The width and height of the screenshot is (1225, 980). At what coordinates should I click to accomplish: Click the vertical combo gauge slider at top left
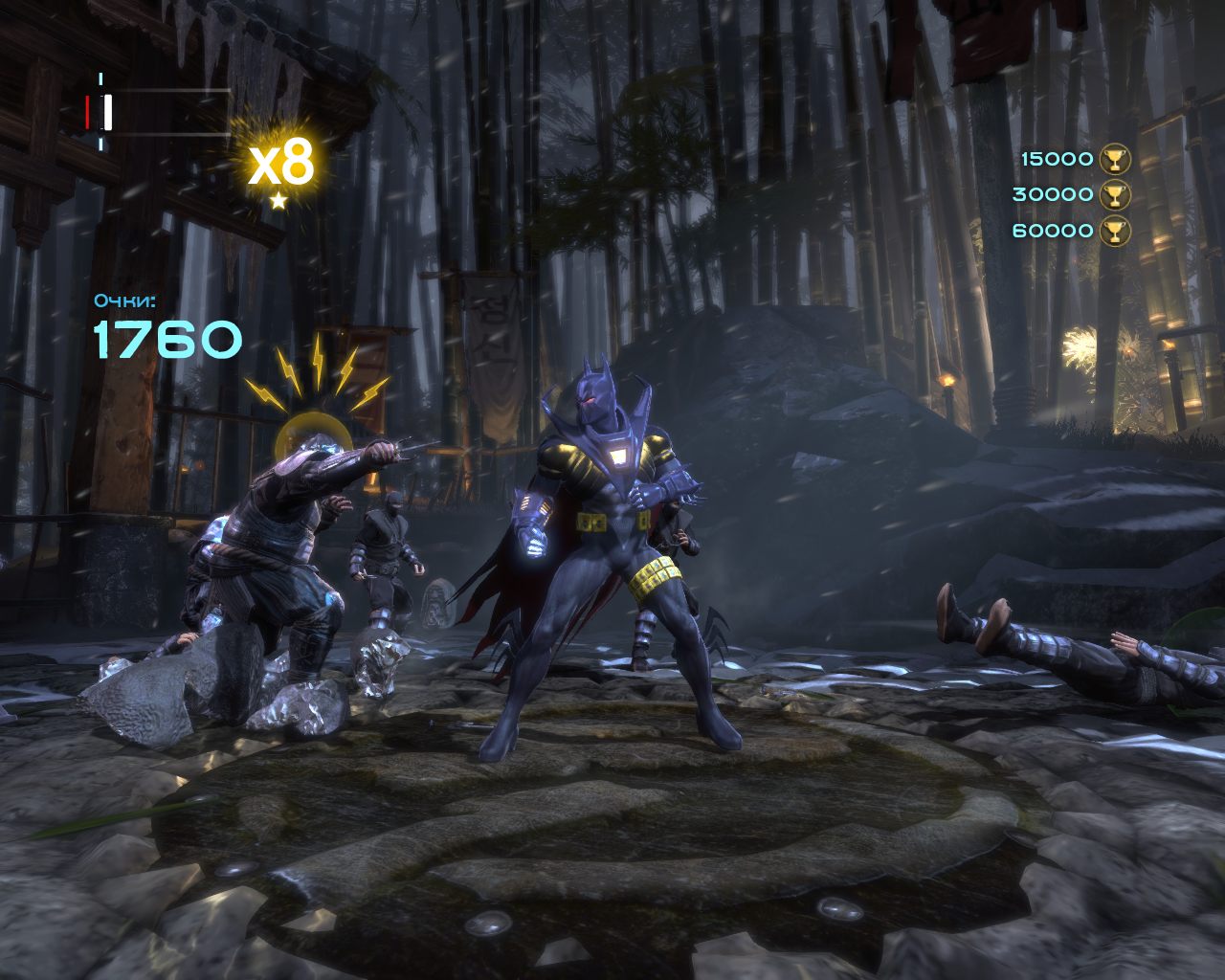point(108,111)
